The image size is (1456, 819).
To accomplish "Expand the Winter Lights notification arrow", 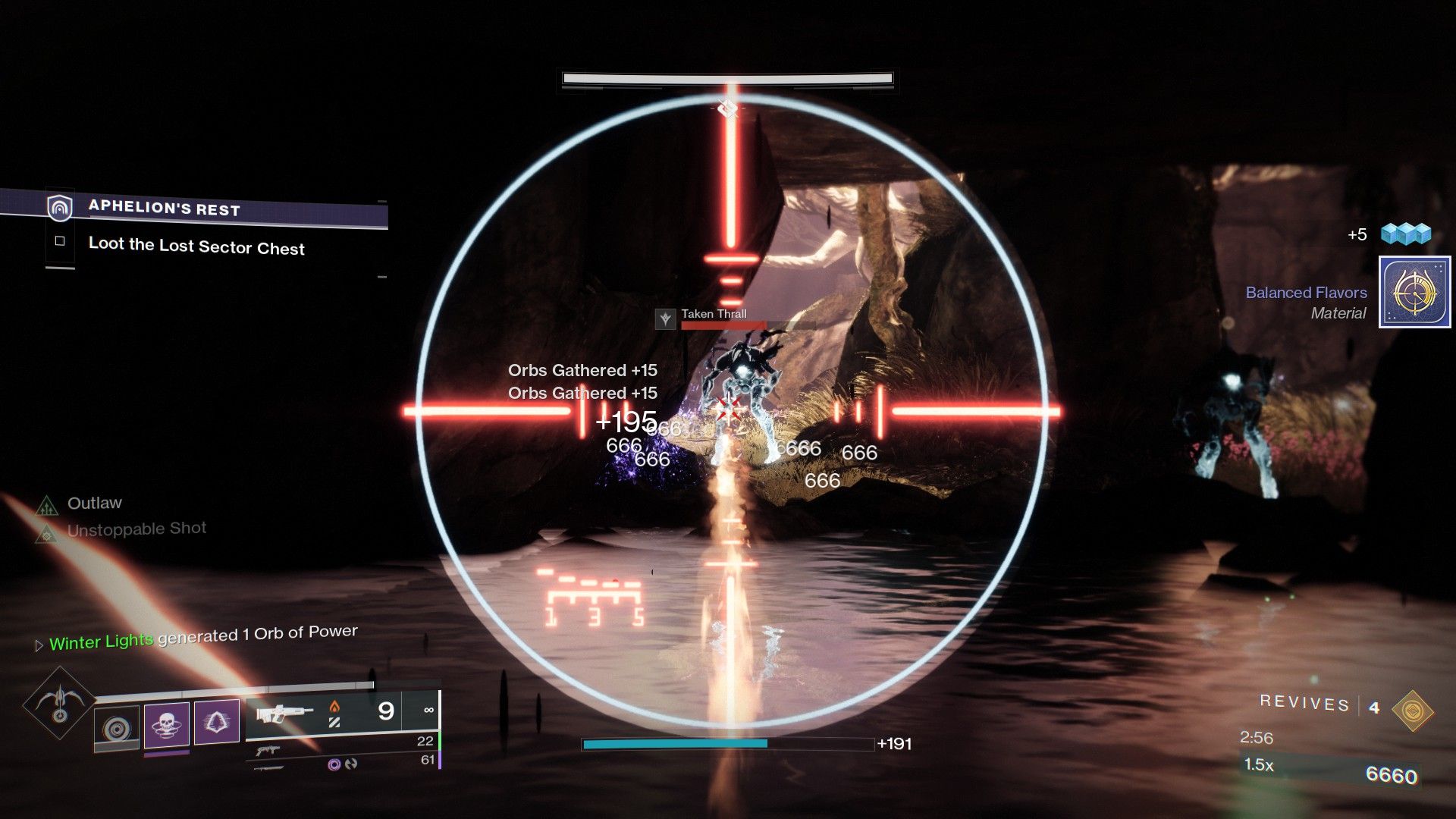I will 38,645.
